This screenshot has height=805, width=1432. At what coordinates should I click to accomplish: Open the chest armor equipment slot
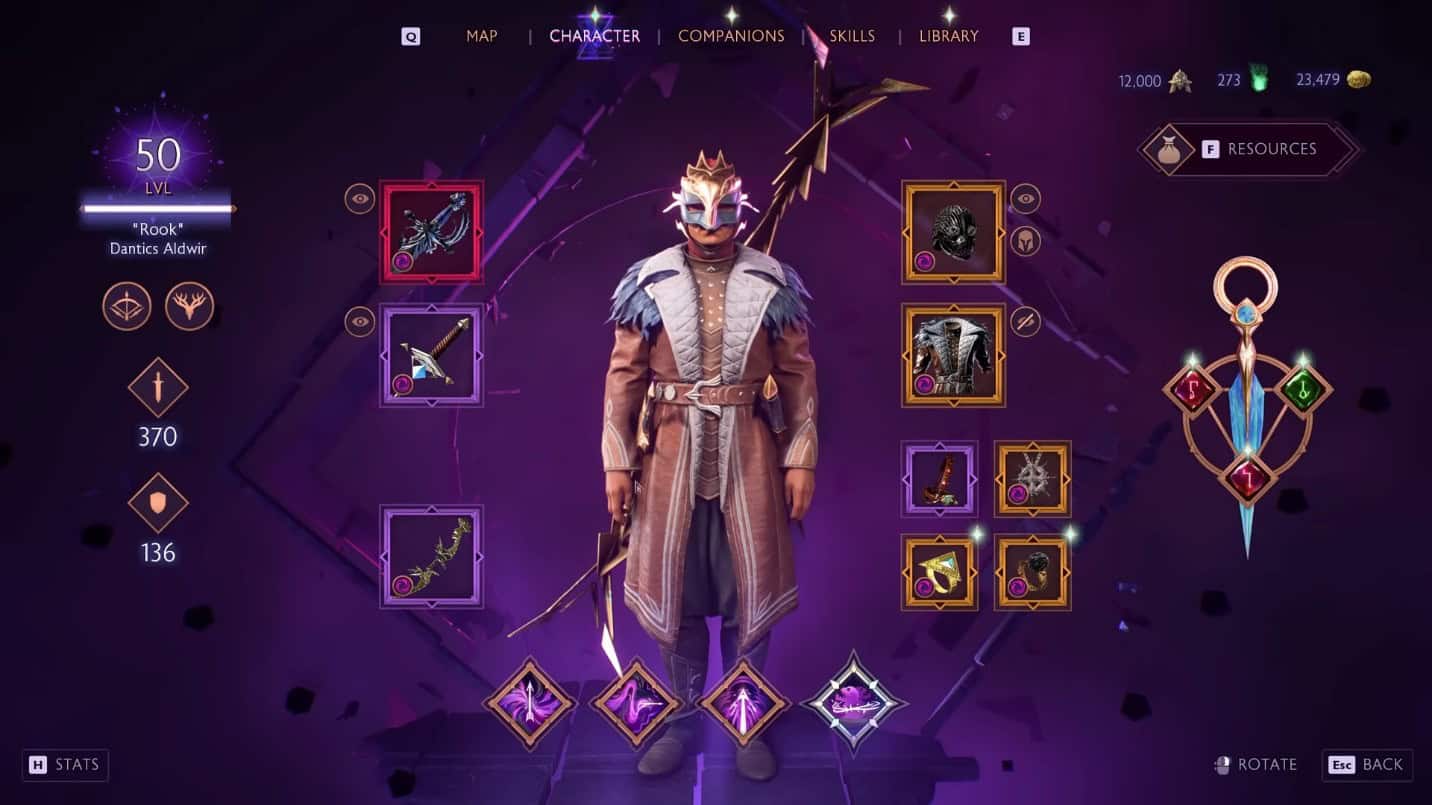(x=953, y=355)
